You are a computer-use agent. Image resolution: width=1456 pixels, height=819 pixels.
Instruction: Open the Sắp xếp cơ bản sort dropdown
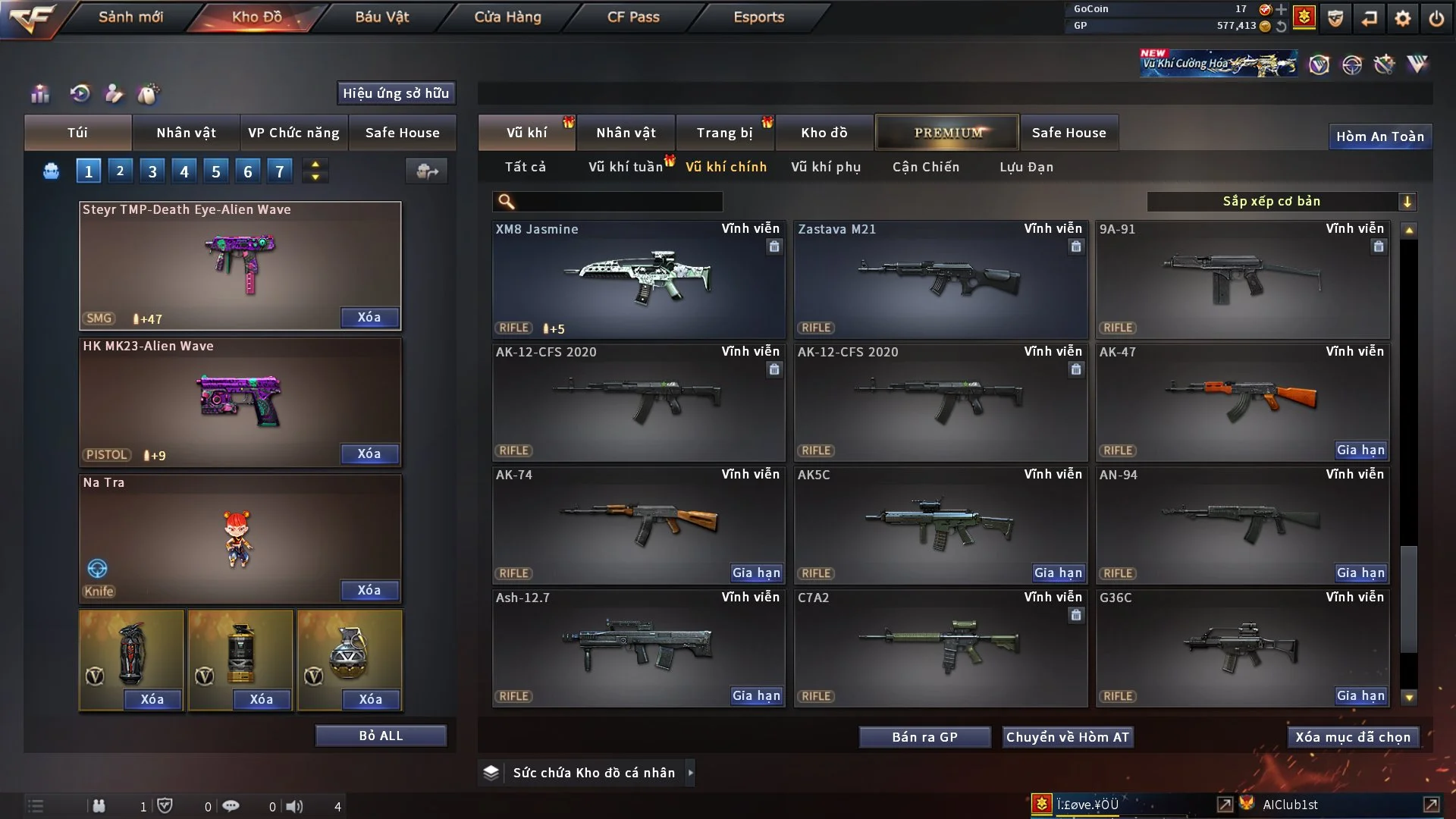point(1280,202)
